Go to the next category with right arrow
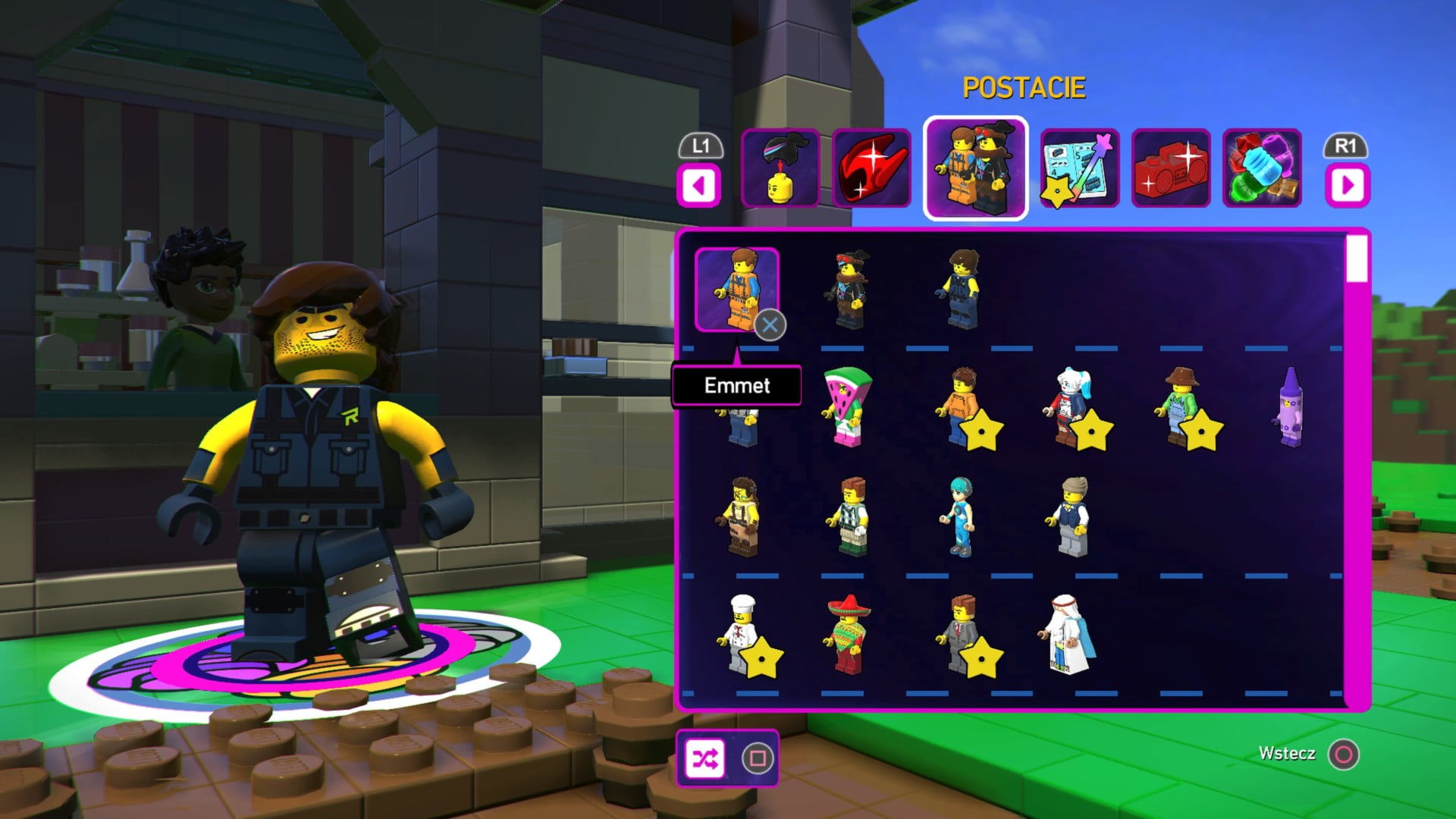The height and width of the screenshot is (819, 1456). click(x=1348, y=185)
